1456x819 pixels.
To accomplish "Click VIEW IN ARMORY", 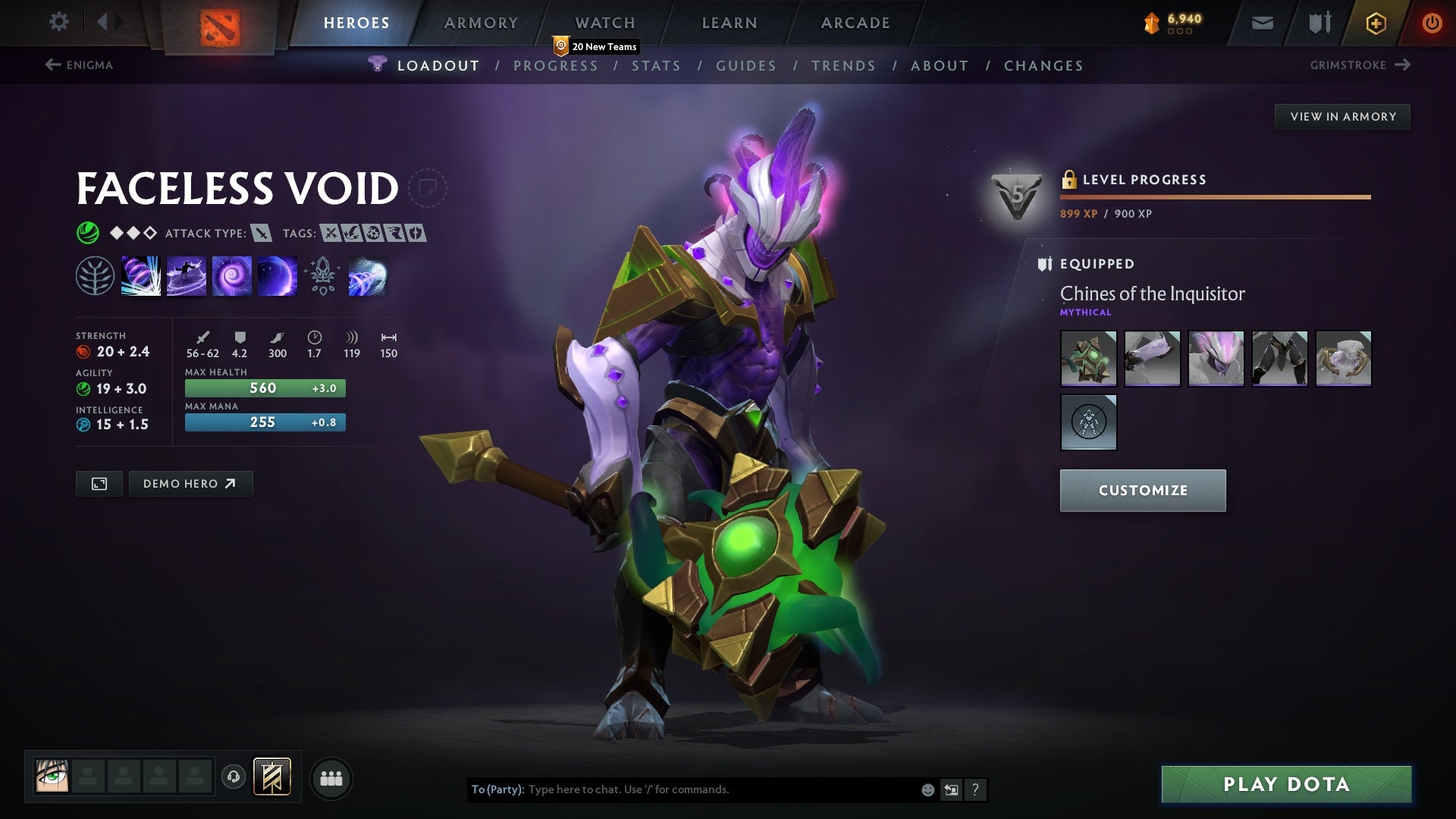I will [x=1342, y=116].
